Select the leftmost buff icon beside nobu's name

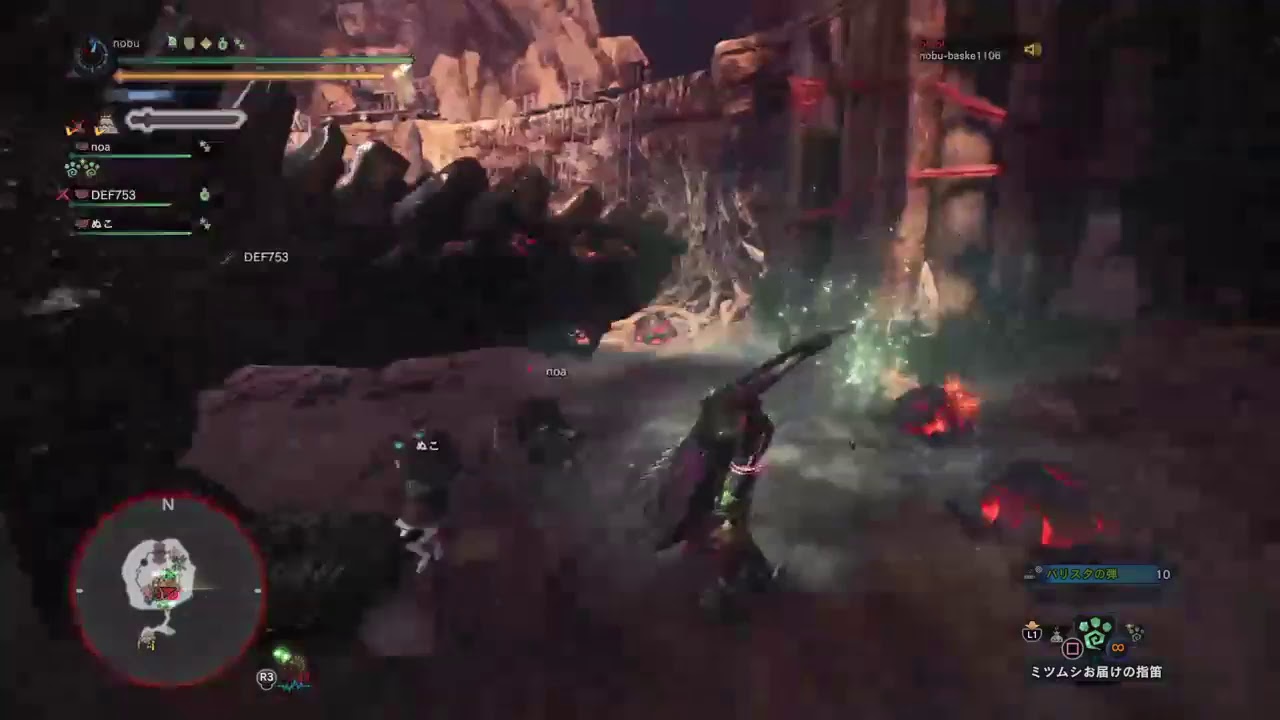[x=172, y=41]
